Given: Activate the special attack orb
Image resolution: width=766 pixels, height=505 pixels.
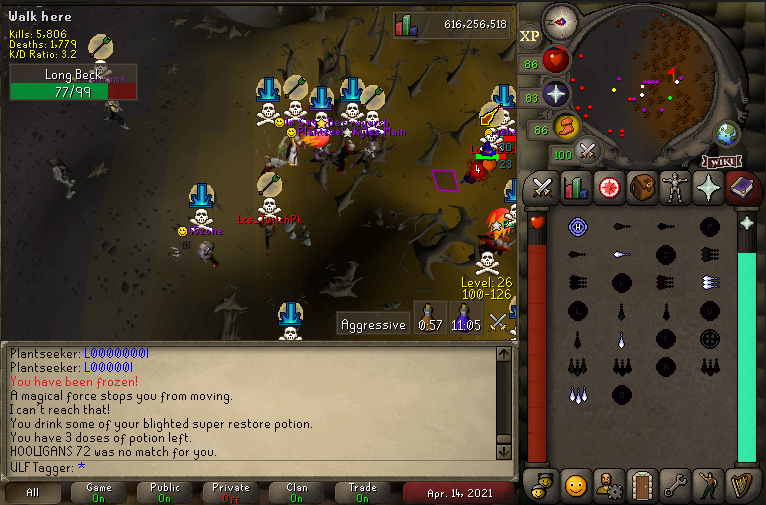Looking at the screenshot, I should (588, 152).
